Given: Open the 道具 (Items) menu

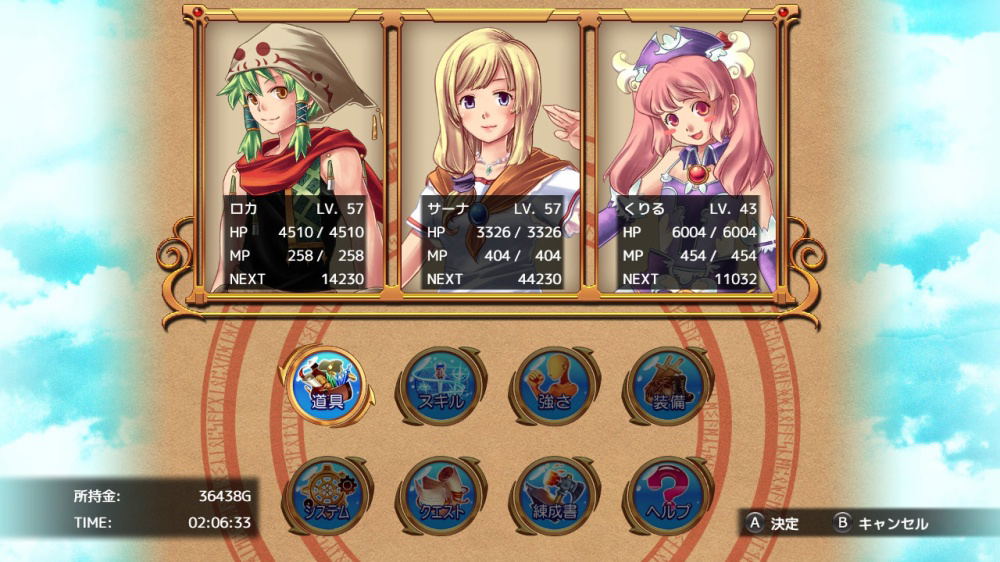Looking at the screenshot, I should click(327, 386).
